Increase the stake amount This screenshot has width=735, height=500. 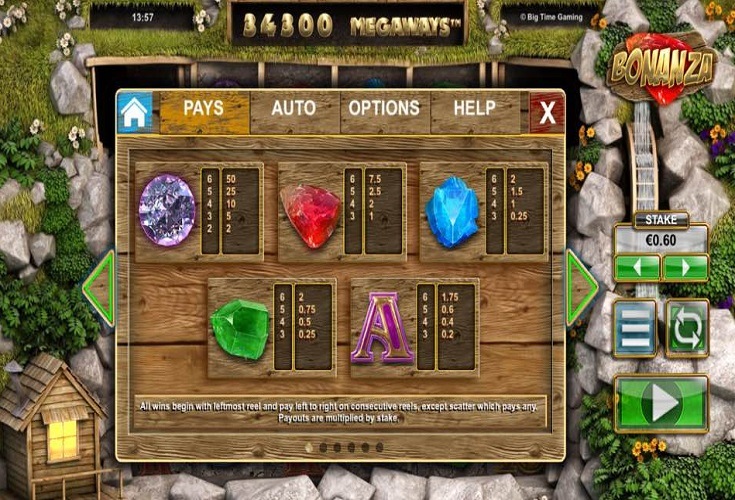(685, 268)
